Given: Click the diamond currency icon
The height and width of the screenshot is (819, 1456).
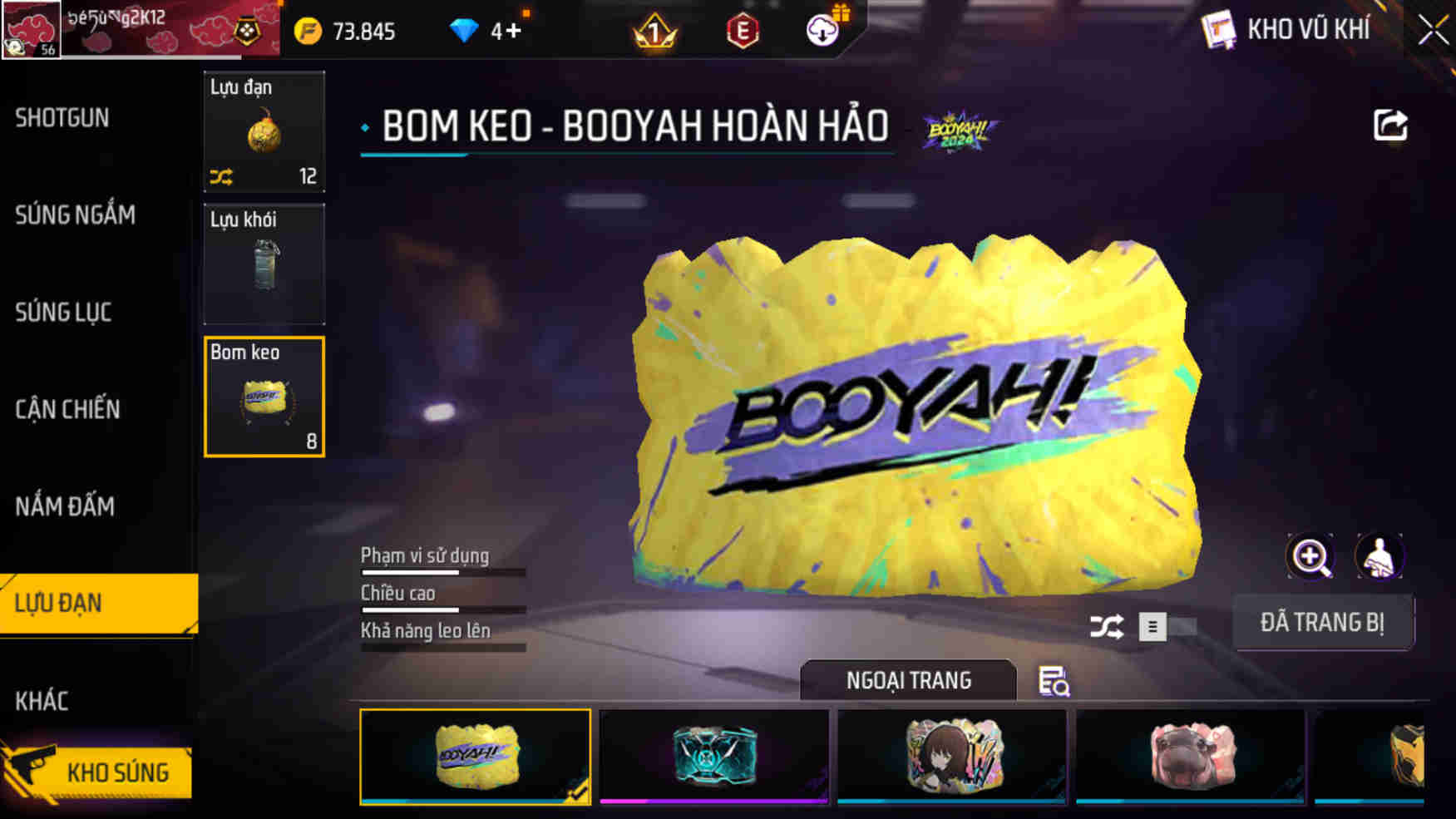Looking at the screenshot, I should tap(463, 31).
